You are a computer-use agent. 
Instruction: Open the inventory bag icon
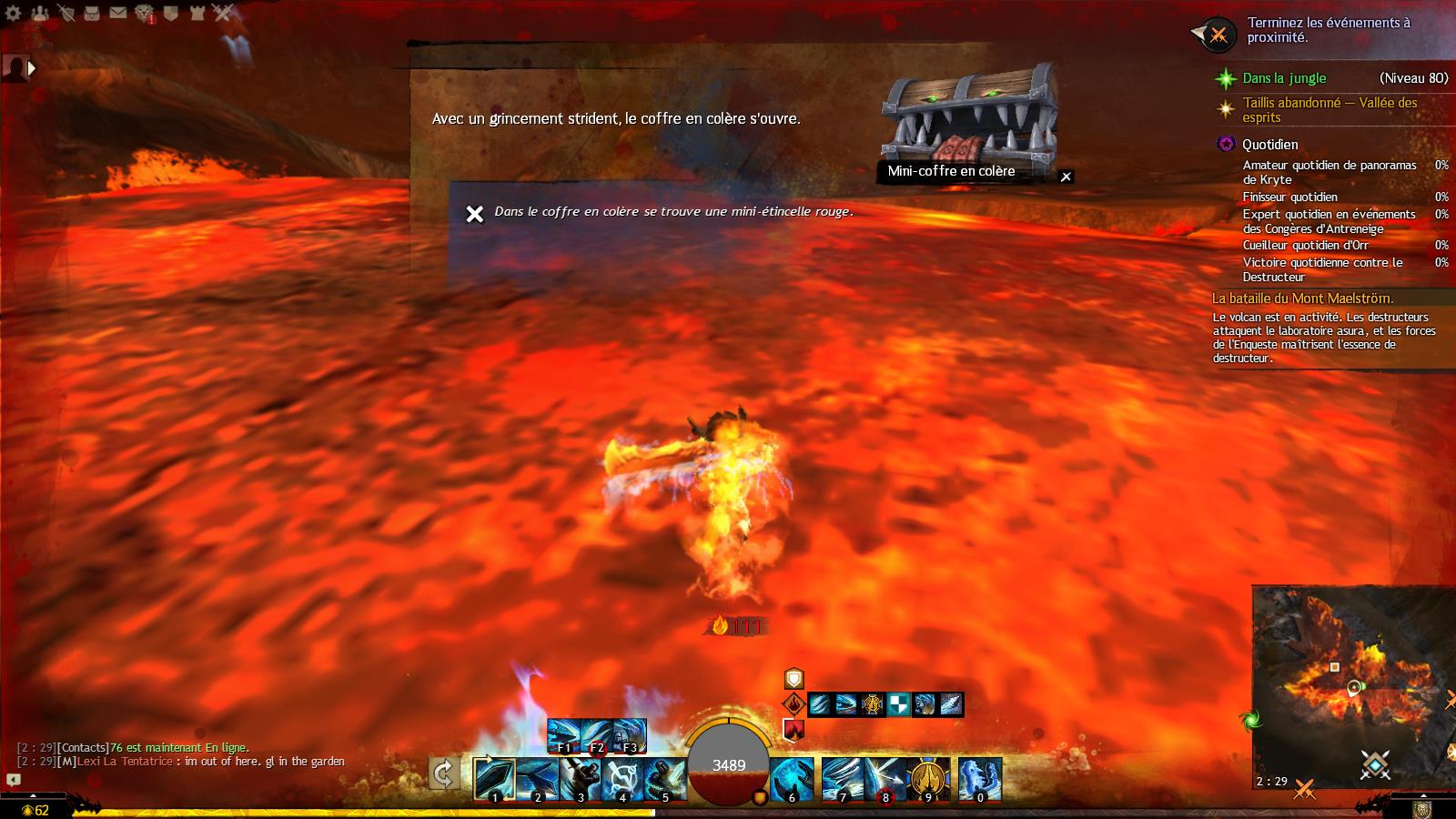pyautogui.click(x=92, y=13)
